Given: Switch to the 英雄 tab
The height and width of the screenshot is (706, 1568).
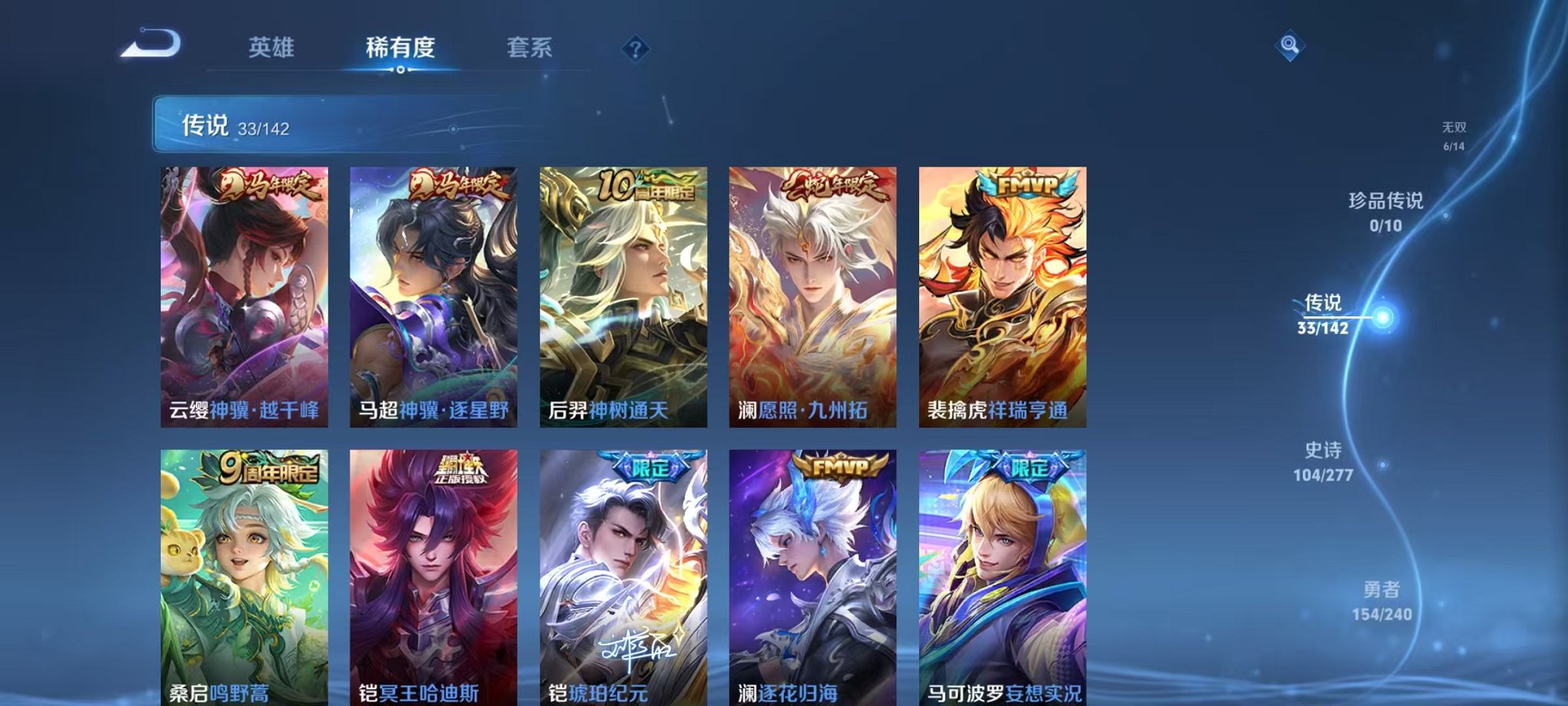Looking at the screenshot, I should click(273, 46).
